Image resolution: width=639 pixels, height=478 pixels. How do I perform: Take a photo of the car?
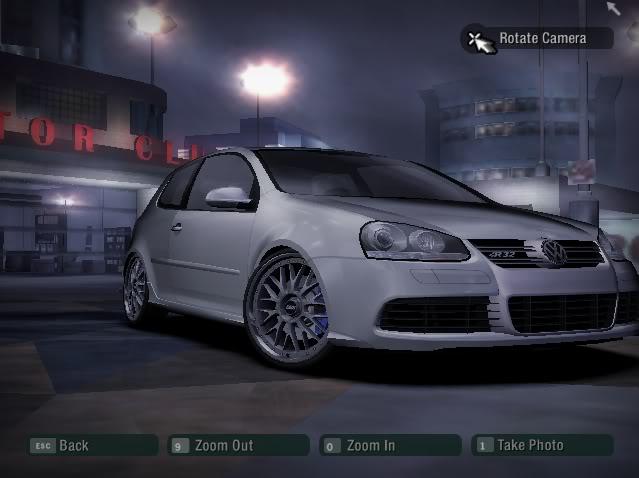[x=541, y=445]
